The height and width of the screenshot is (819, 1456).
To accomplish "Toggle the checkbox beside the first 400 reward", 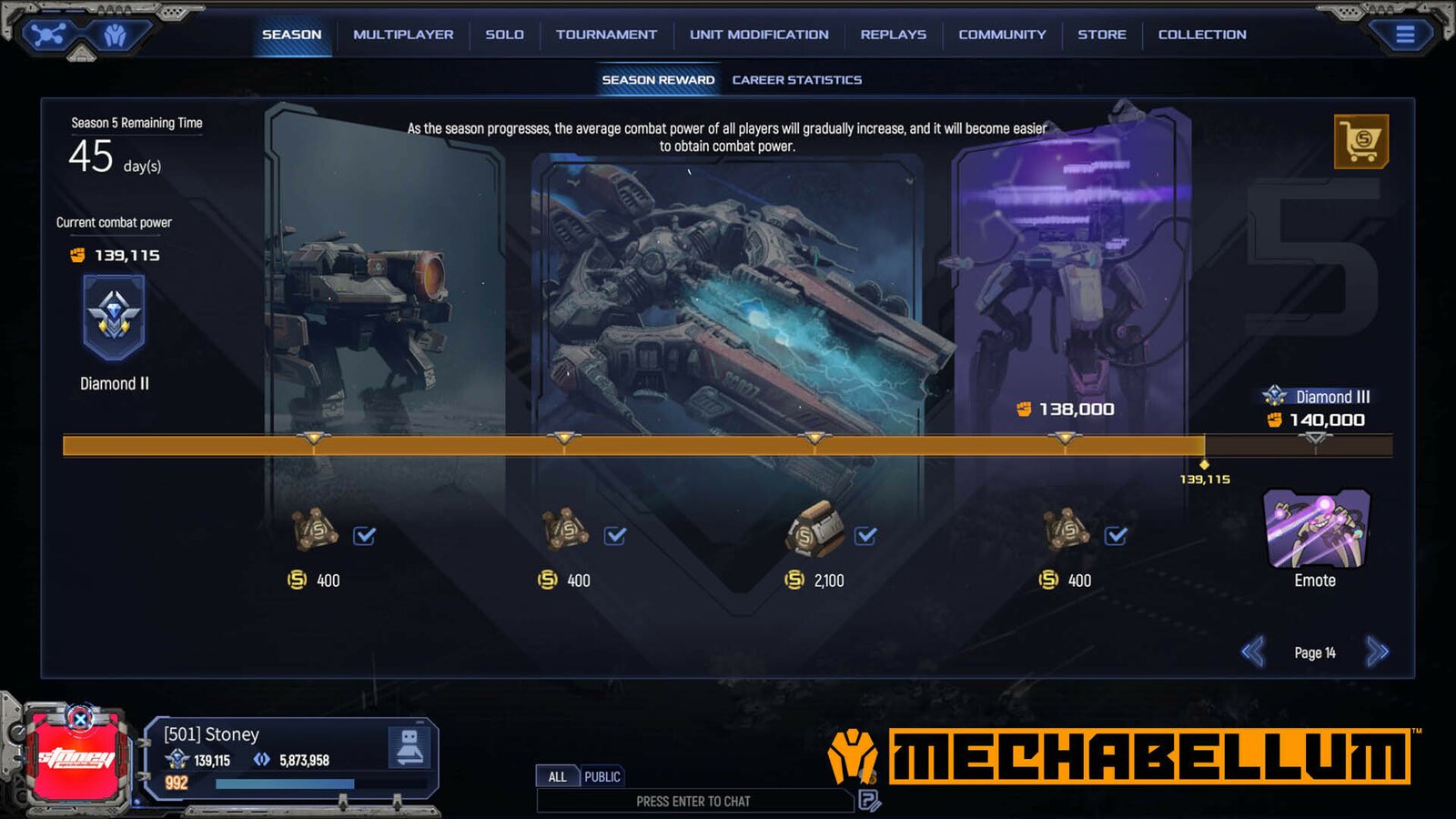I will [x=364, y=538].
